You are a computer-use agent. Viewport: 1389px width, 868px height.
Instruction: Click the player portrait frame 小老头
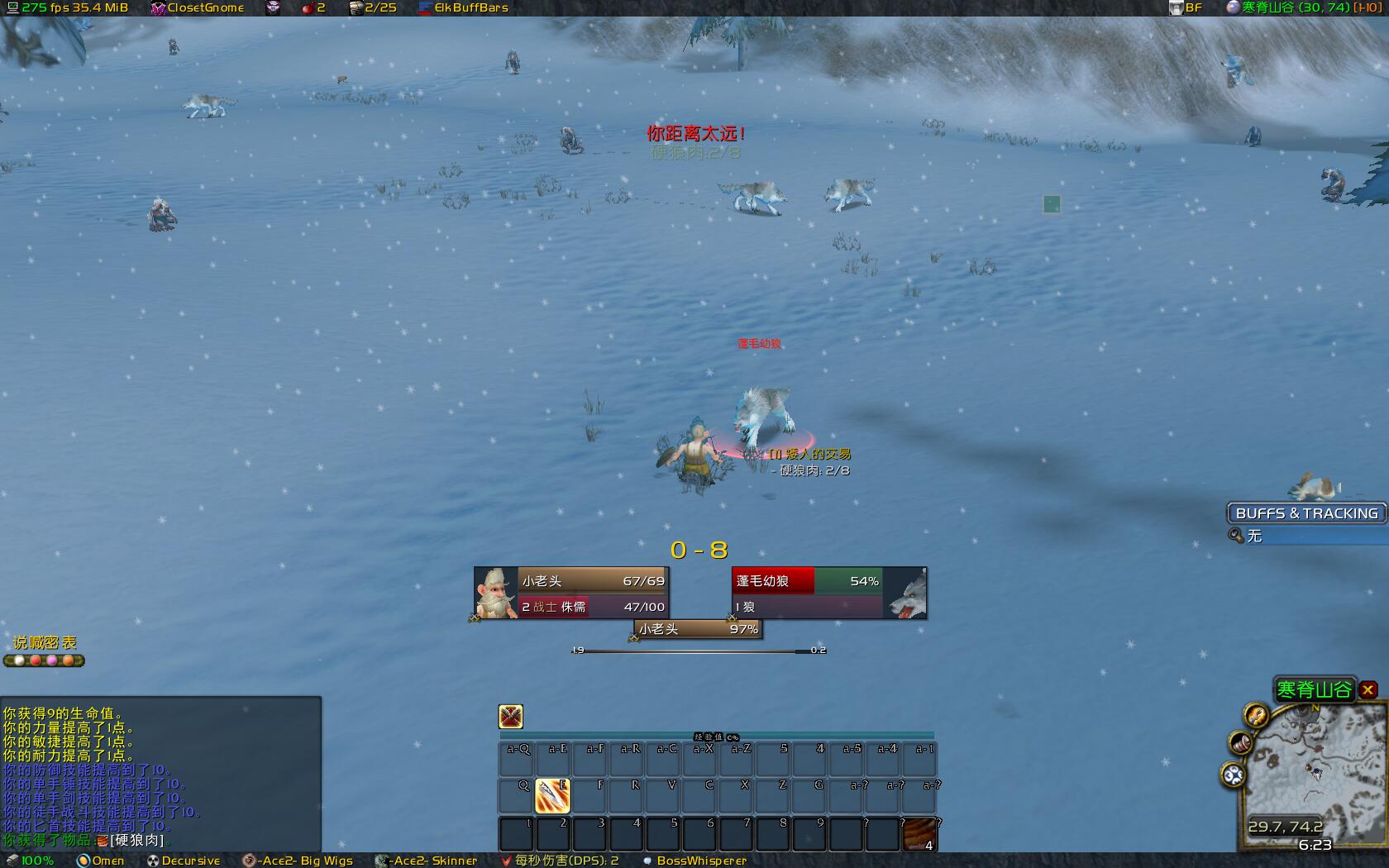[496, 592]
